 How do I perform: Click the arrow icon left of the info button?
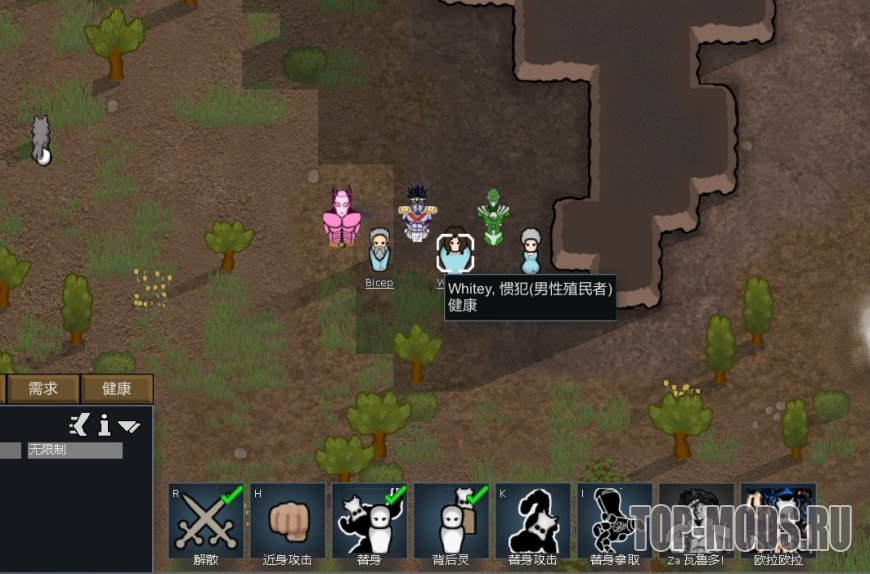79,425
